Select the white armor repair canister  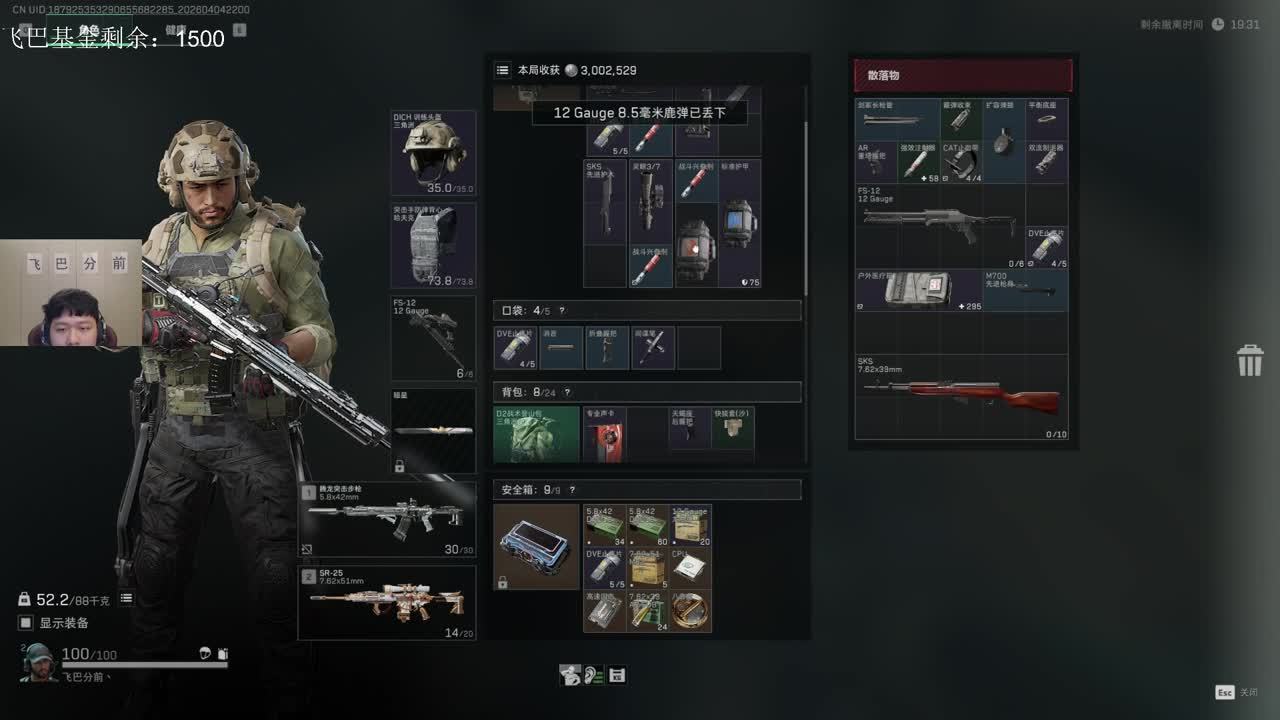click(x=738, y=223)
